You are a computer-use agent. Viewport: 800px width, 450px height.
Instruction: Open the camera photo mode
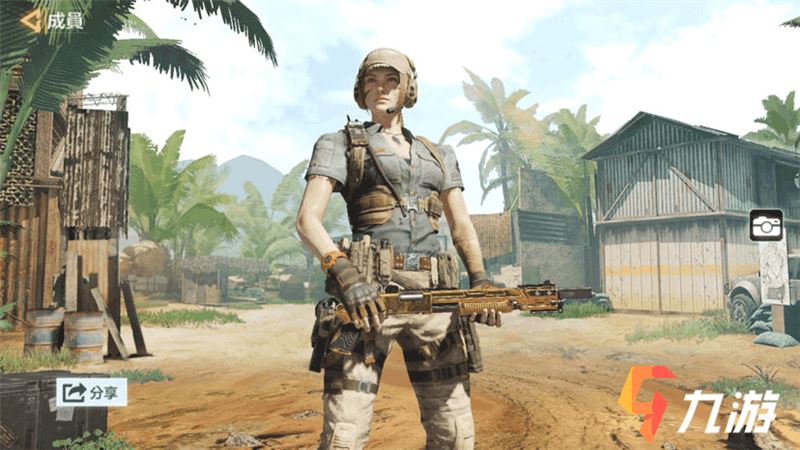[x=766, y=225]
